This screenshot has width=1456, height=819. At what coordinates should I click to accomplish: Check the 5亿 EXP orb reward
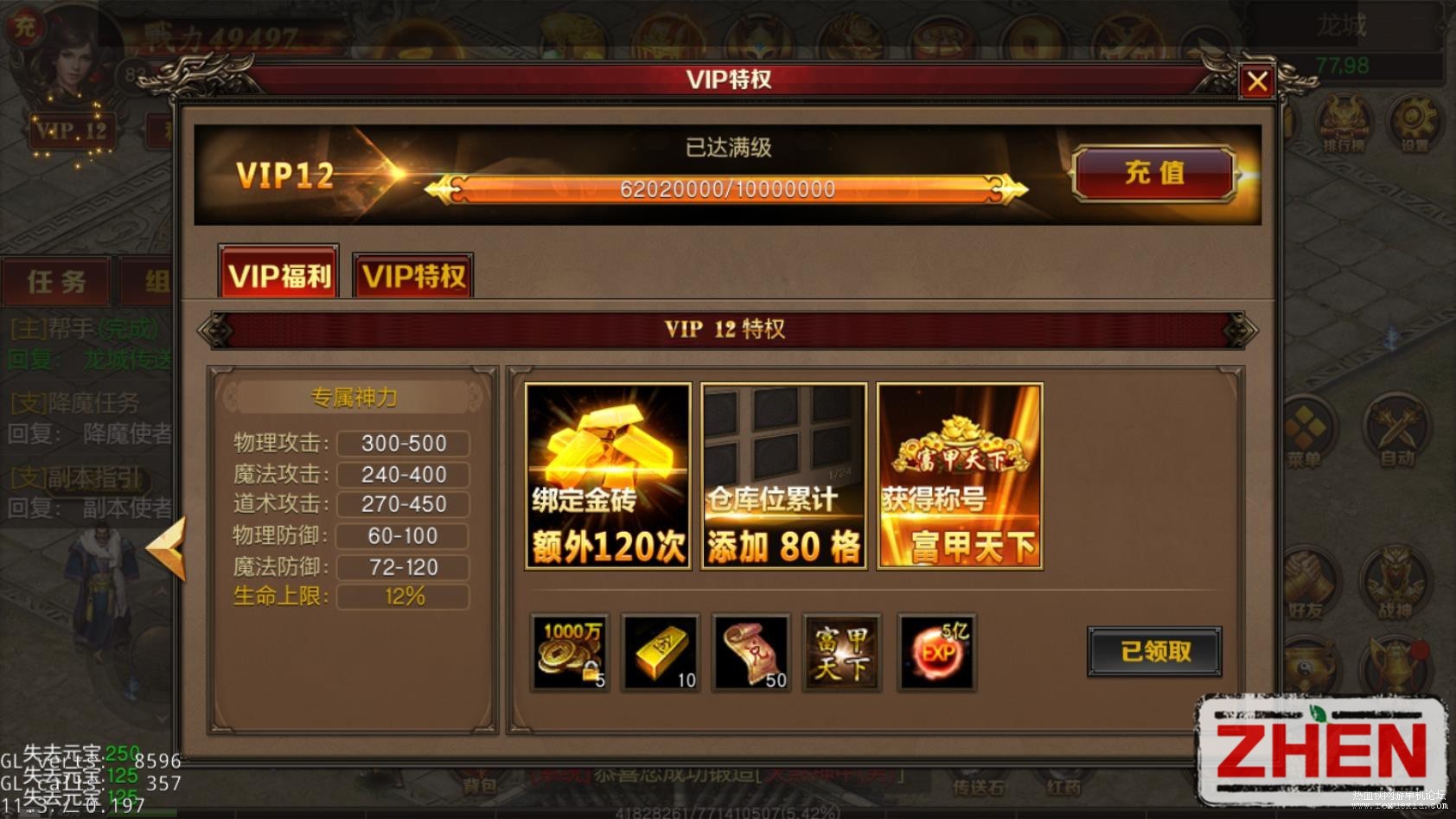937,653
